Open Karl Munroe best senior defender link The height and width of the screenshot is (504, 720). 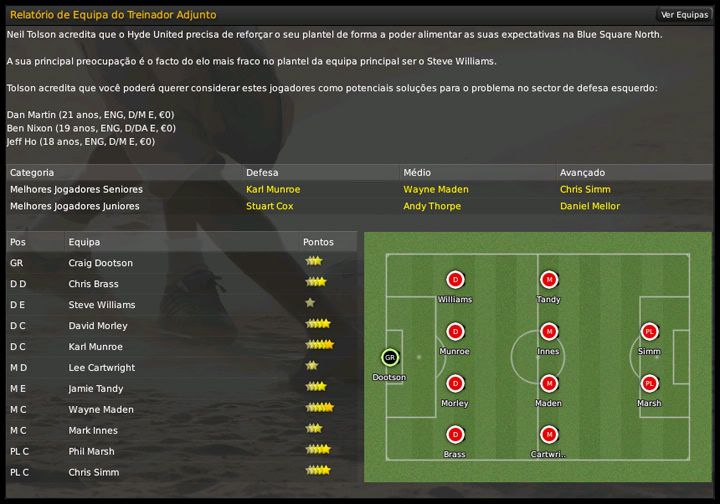point(273,189)
